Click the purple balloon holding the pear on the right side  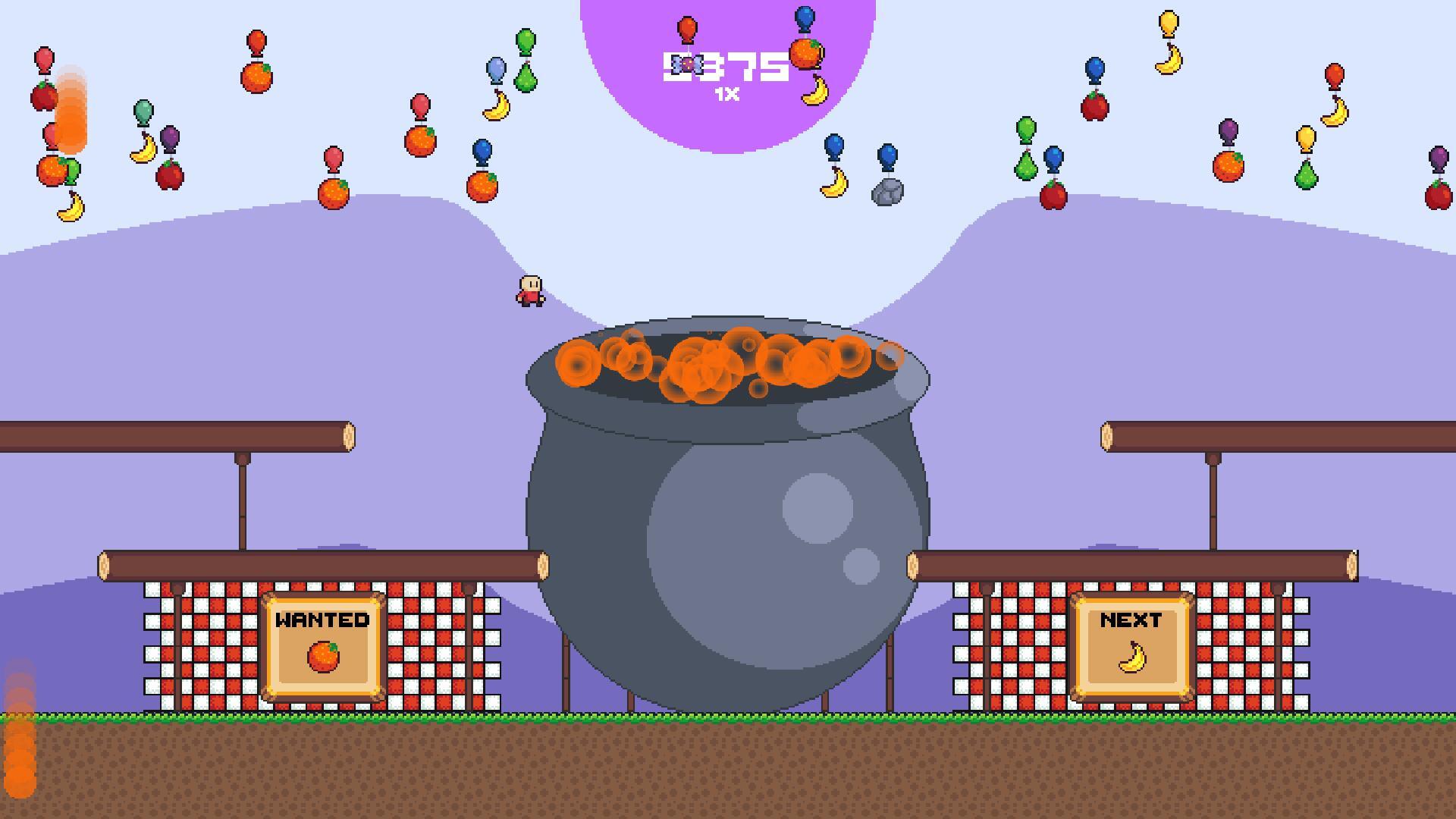tap(1229, 132)
